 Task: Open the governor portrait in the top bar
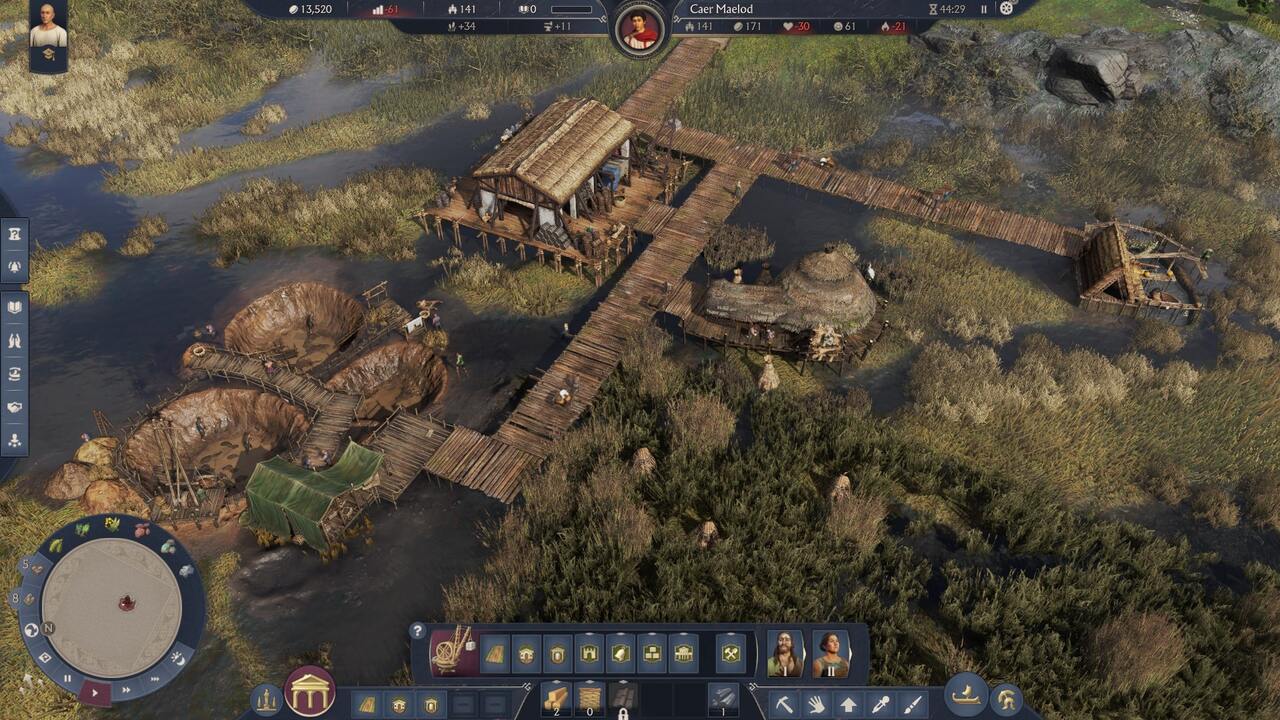click(x=639, y=28)
